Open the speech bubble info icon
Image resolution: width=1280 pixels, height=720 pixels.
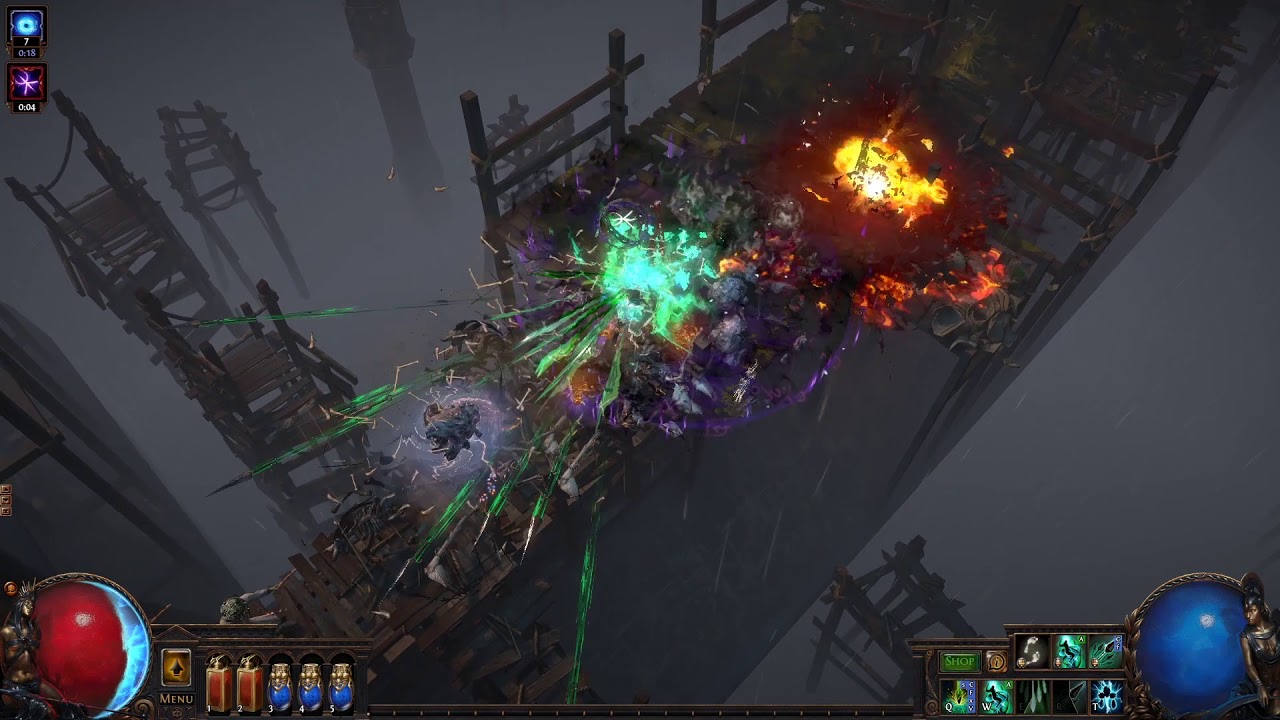tap(996, 662)
